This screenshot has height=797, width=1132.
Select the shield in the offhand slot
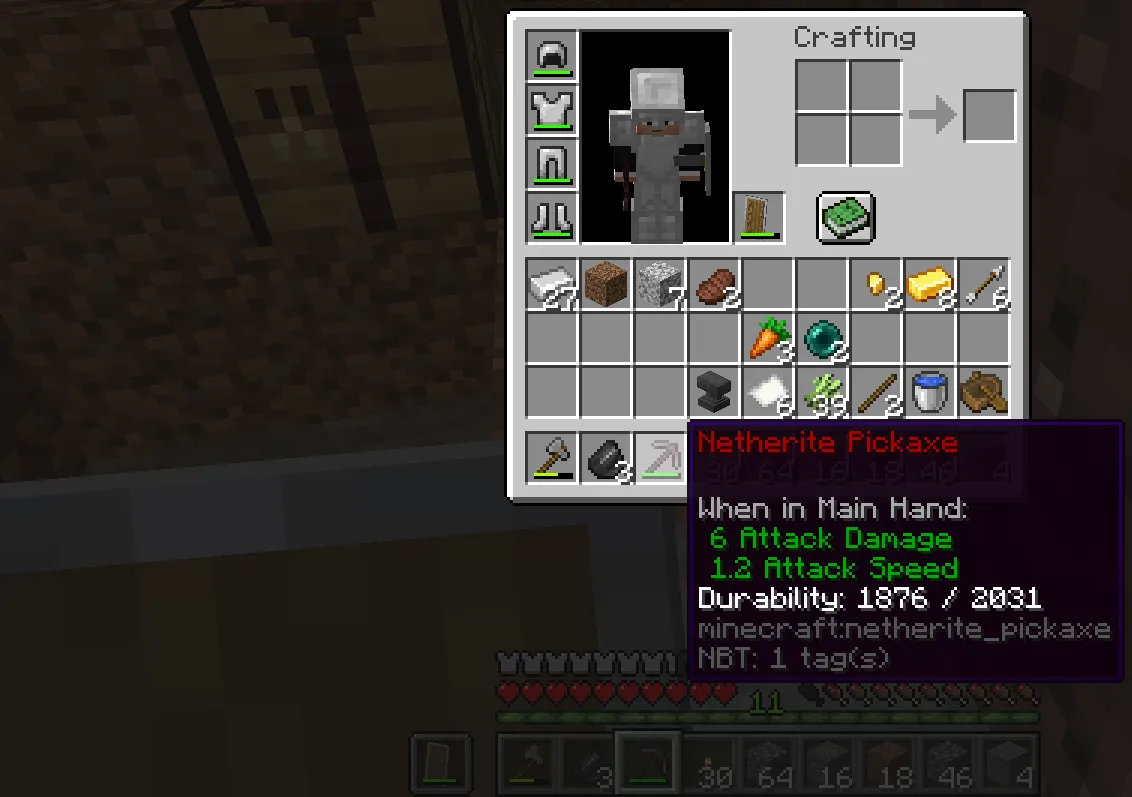point(759,218)
